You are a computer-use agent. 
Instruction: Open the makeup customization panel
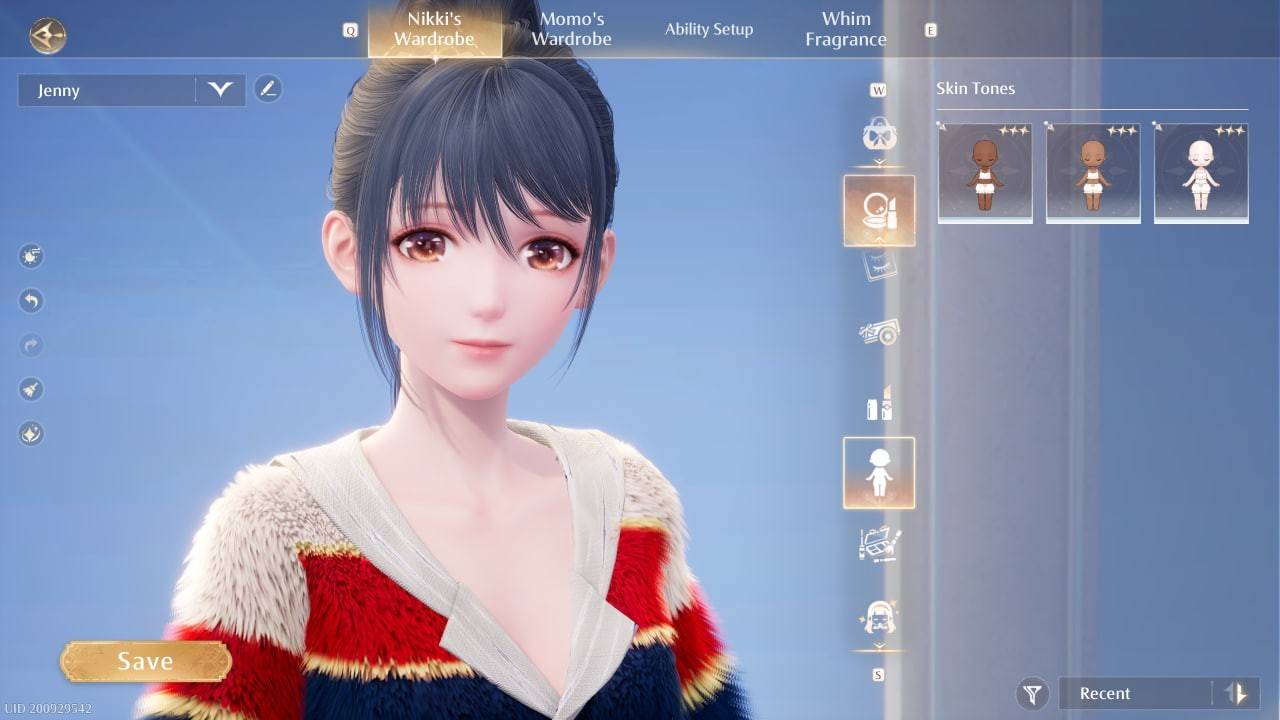(x=879, y=211)
